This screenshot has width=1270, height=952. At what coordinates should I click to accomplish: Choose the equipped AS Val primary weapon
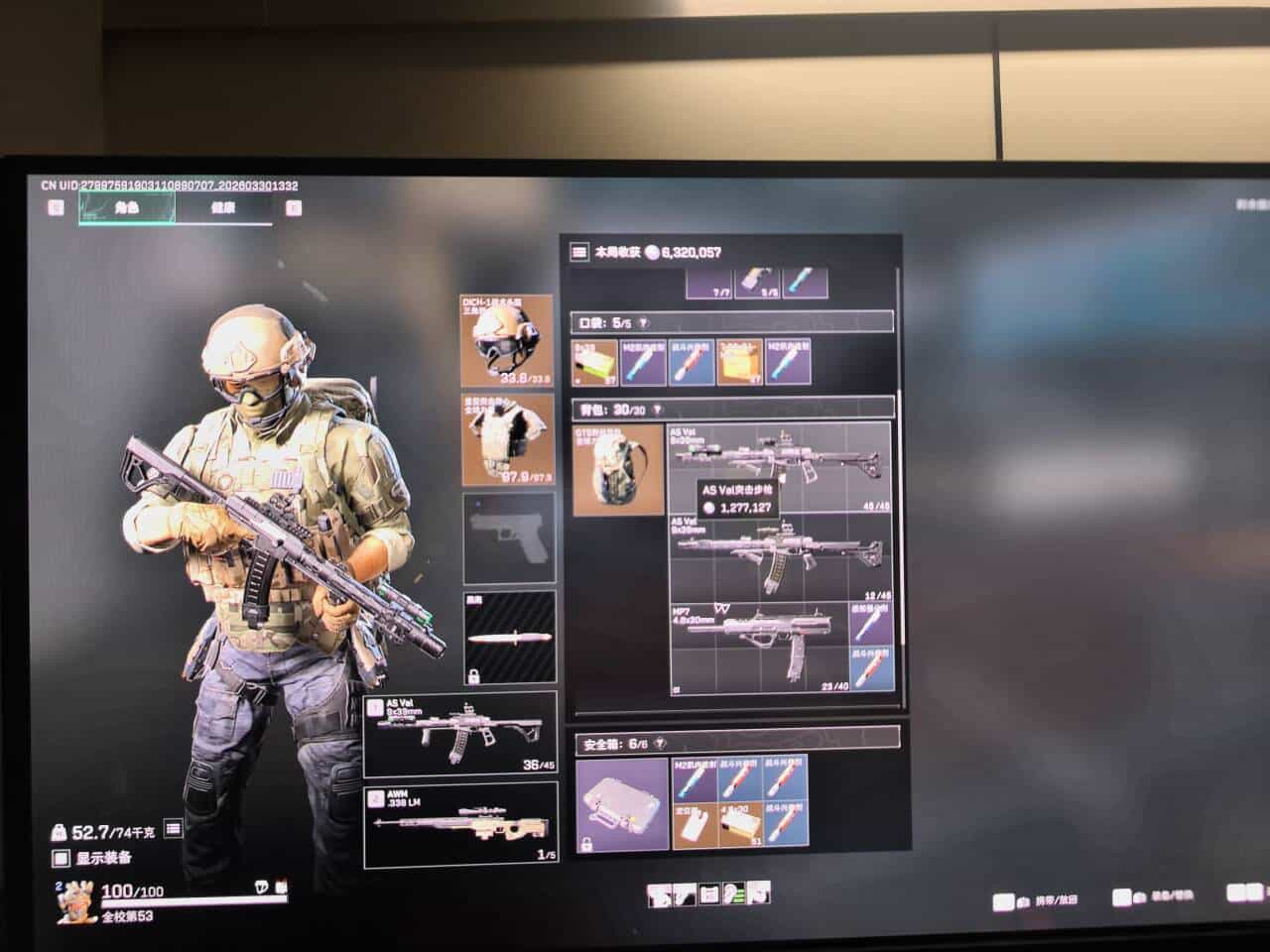tap(460, 735)
